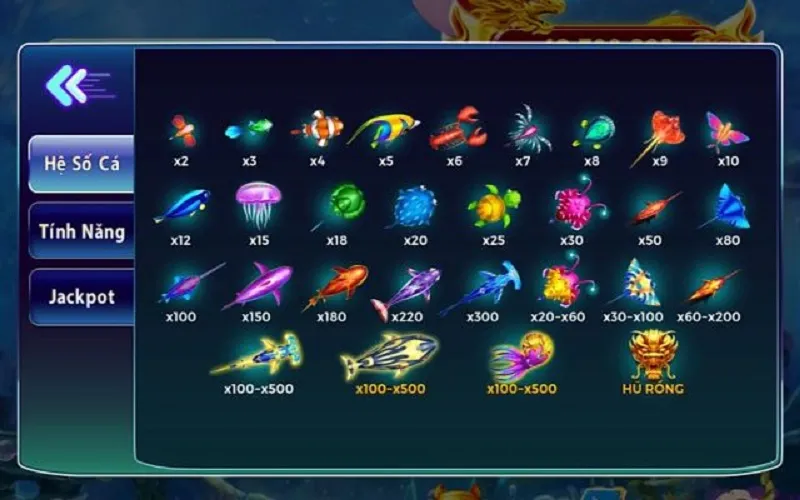Open the Jackpot tab

point(82,297)
